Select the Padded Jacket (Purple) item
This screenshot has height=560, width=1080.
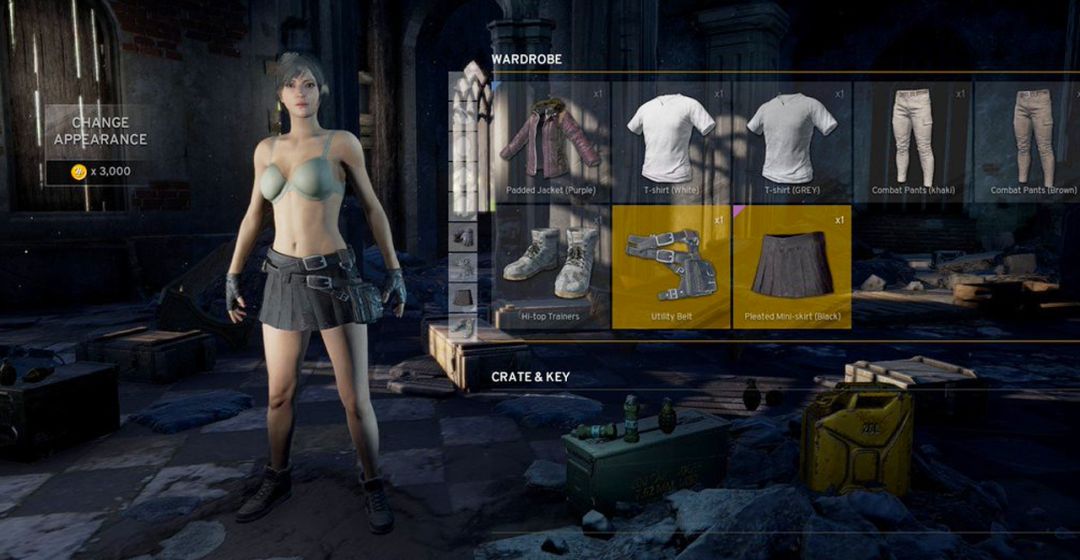point(551,140)
